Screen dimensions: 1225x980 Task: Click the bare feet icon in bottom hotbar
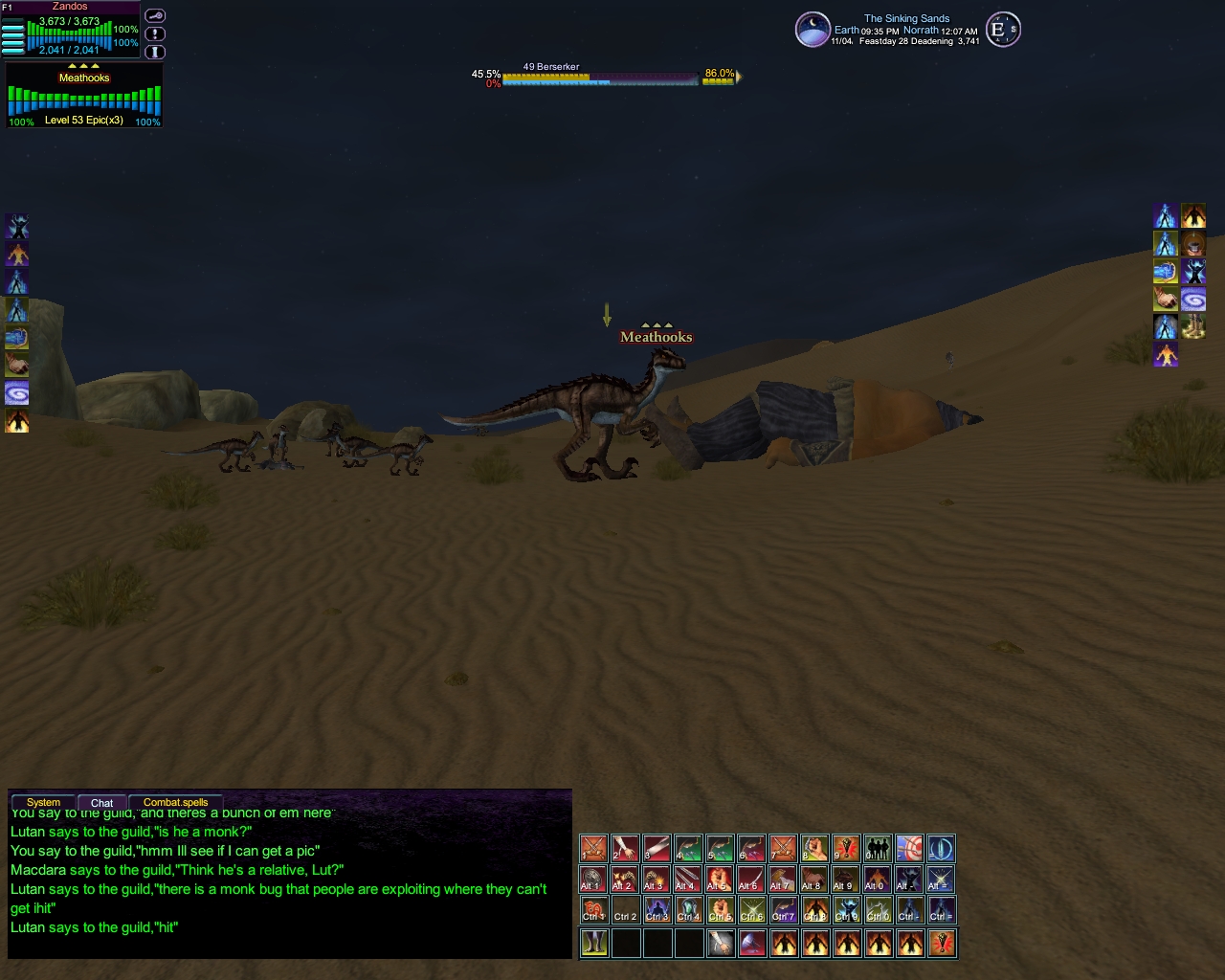tap(593, 944)
